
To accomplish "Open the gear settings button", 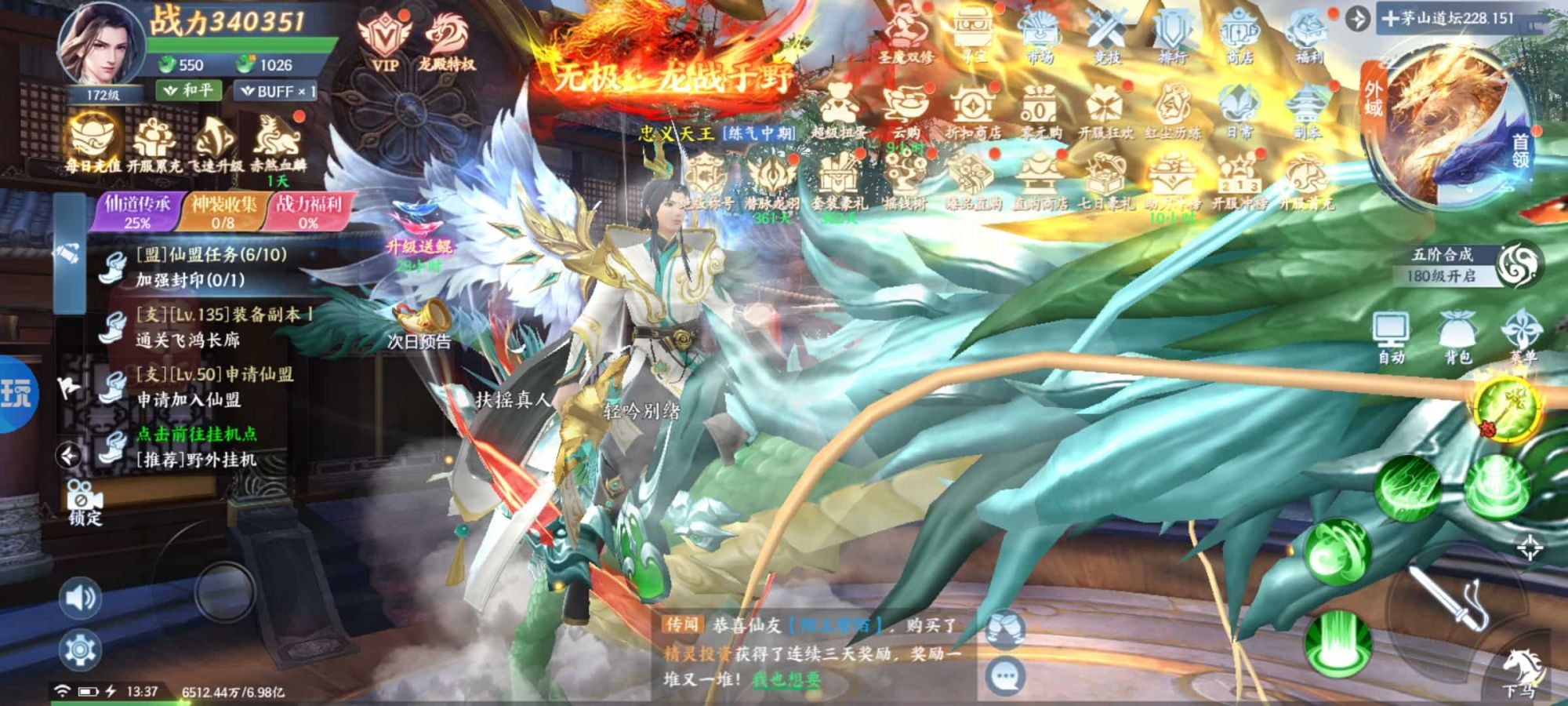I will pos(80,650).
